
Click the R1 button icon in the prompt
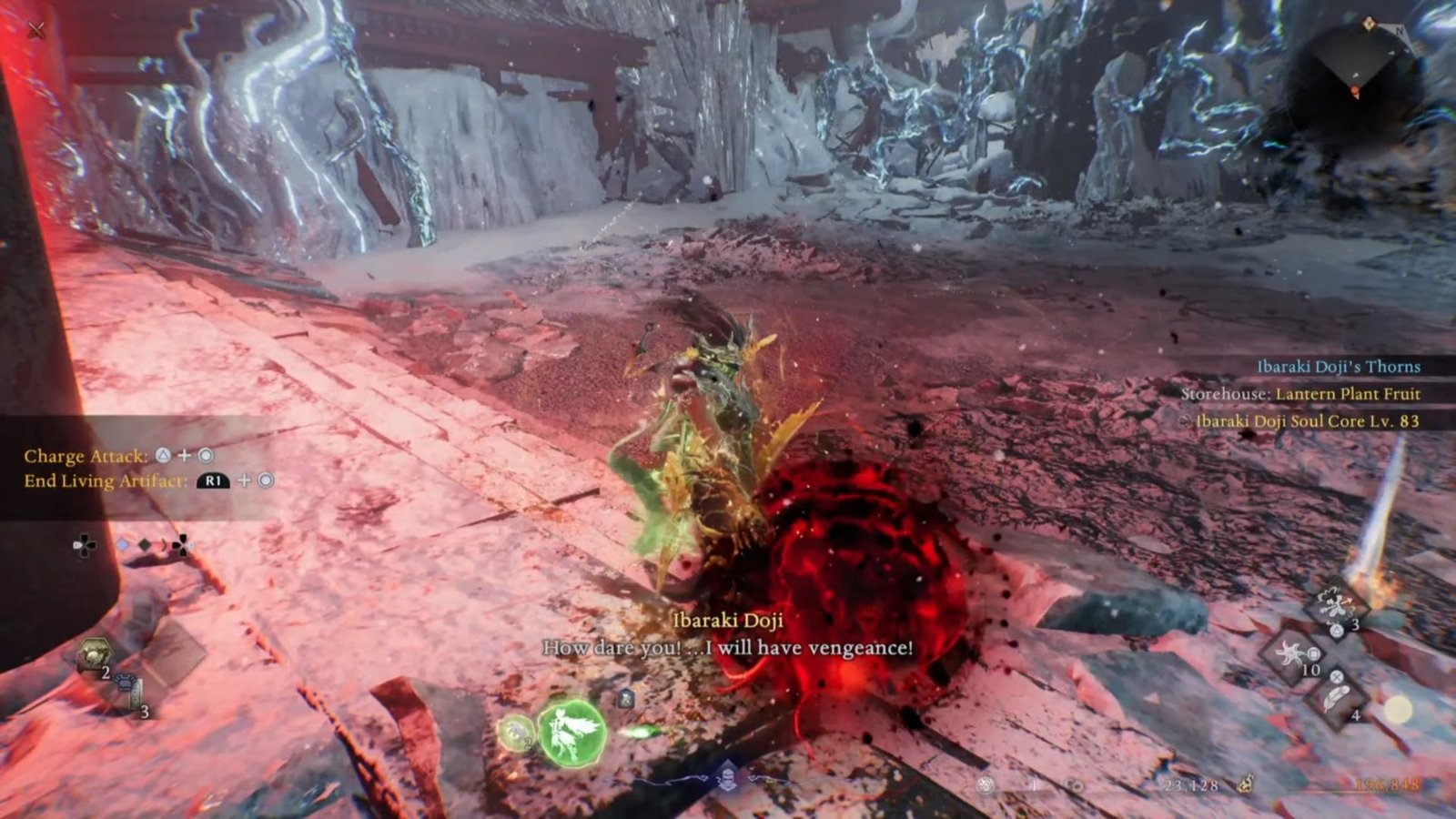click(212, 481)
